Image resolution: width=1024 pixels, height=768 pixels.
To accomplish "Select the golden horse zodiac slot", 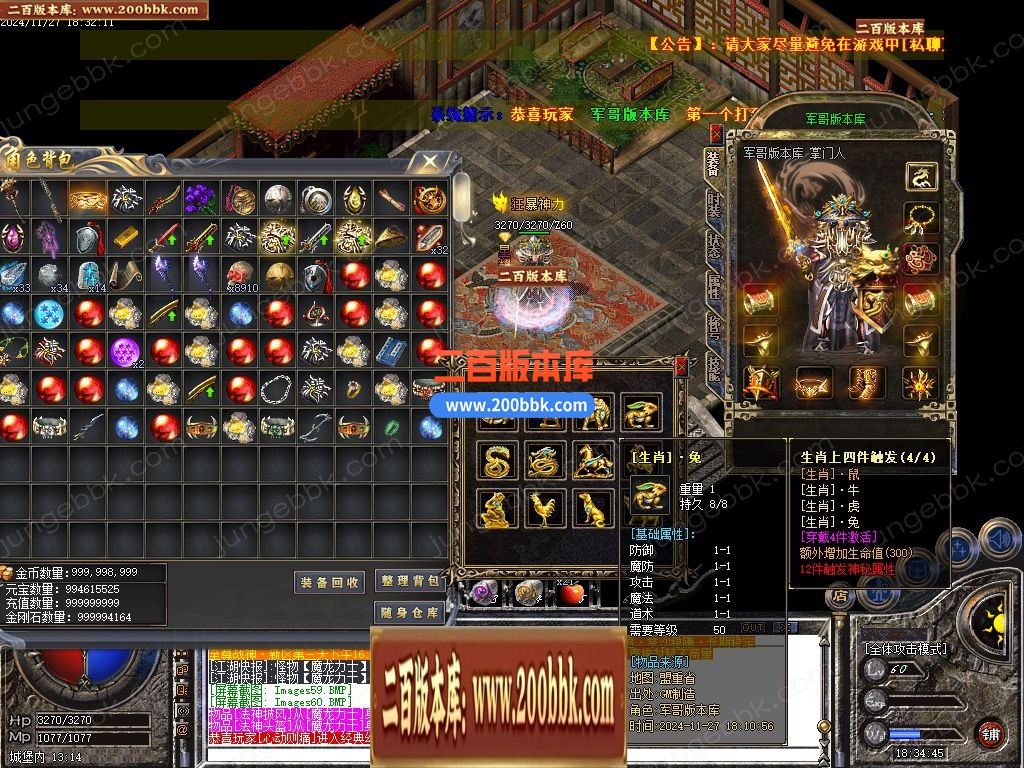I will pos(592,461).
